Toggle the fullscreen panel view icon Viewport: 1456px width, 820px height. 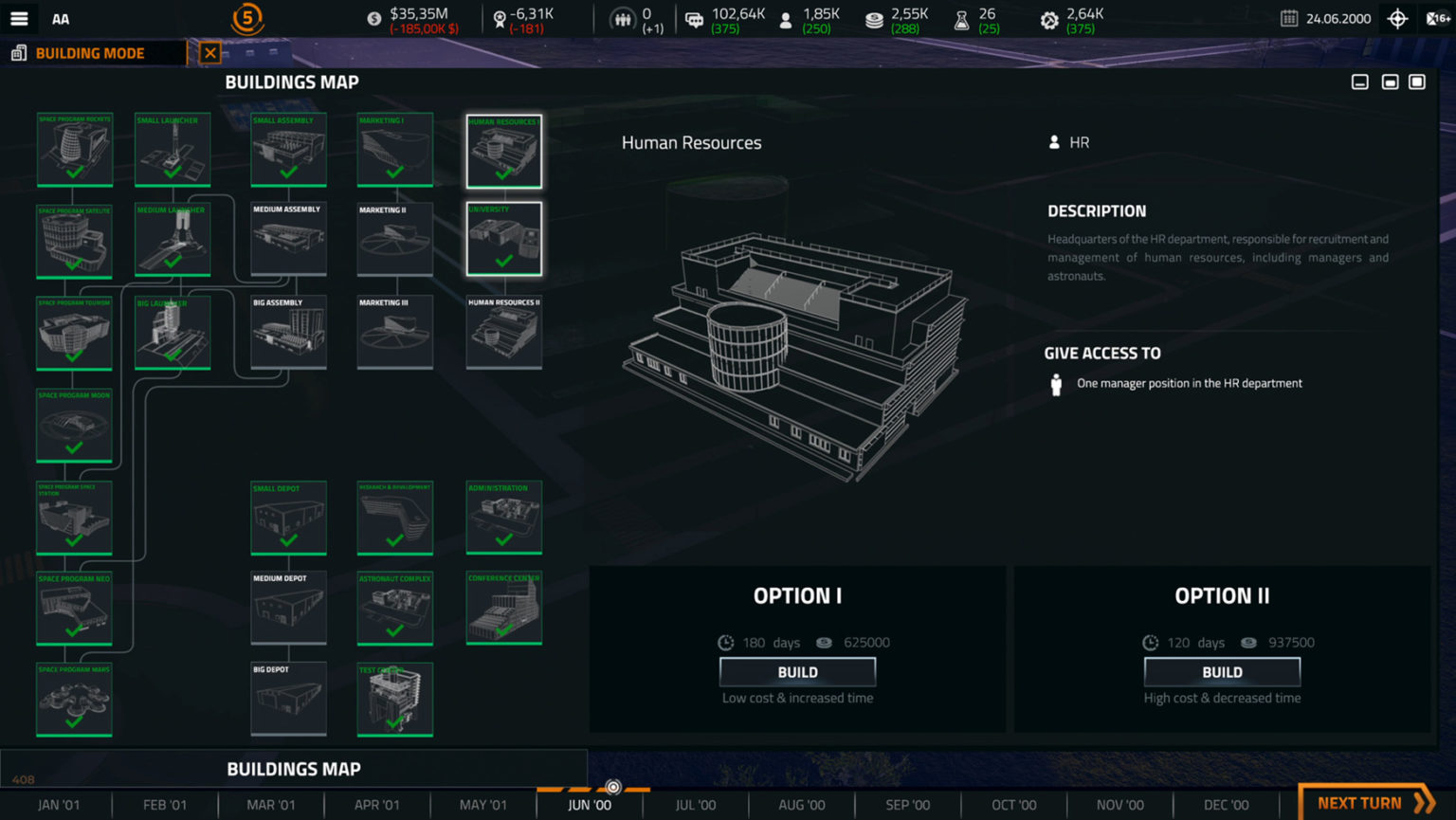tap(1417, 82)
